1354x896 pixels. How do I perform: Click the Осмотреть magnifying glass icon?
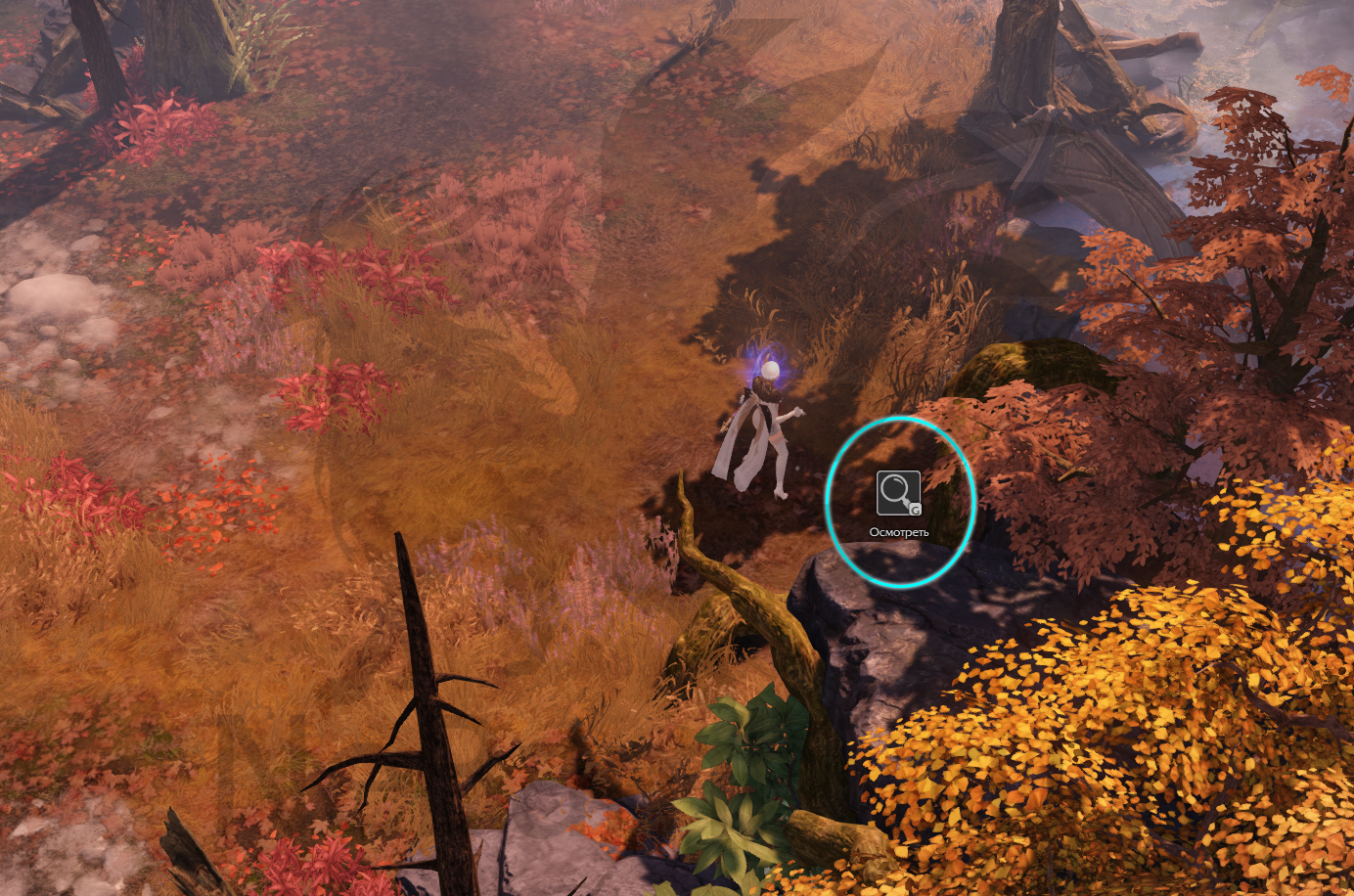coord(898,493)
